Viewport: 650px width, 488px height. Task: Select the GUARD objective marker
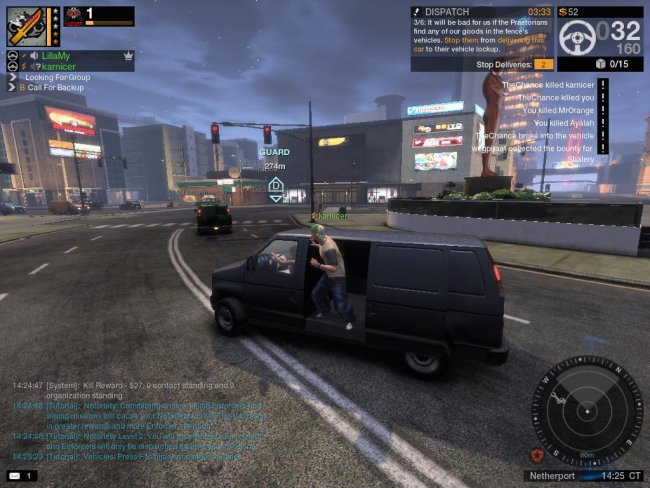point(275,186)
